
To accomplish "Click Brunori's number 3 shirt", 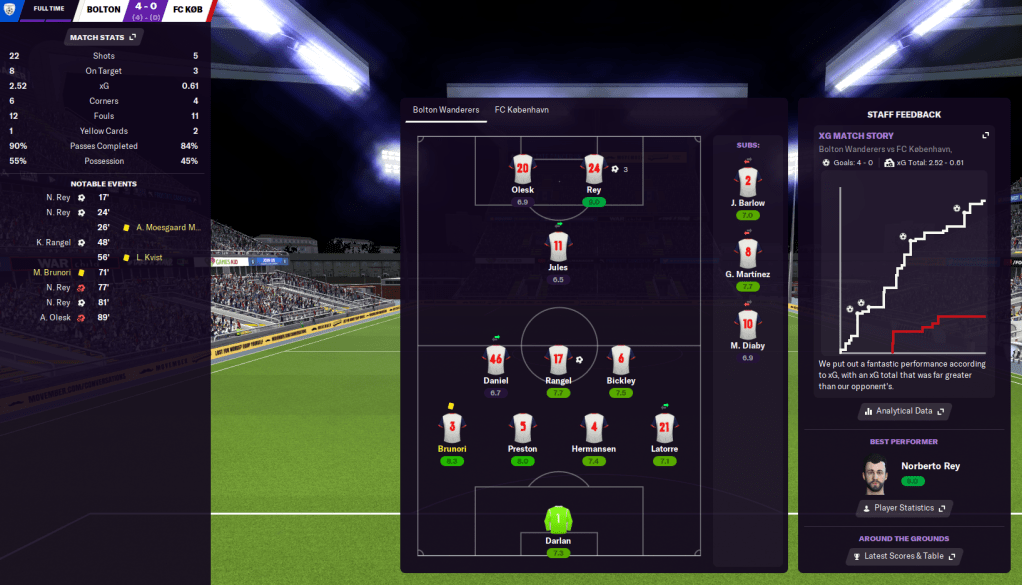I will tap(452, 428).
